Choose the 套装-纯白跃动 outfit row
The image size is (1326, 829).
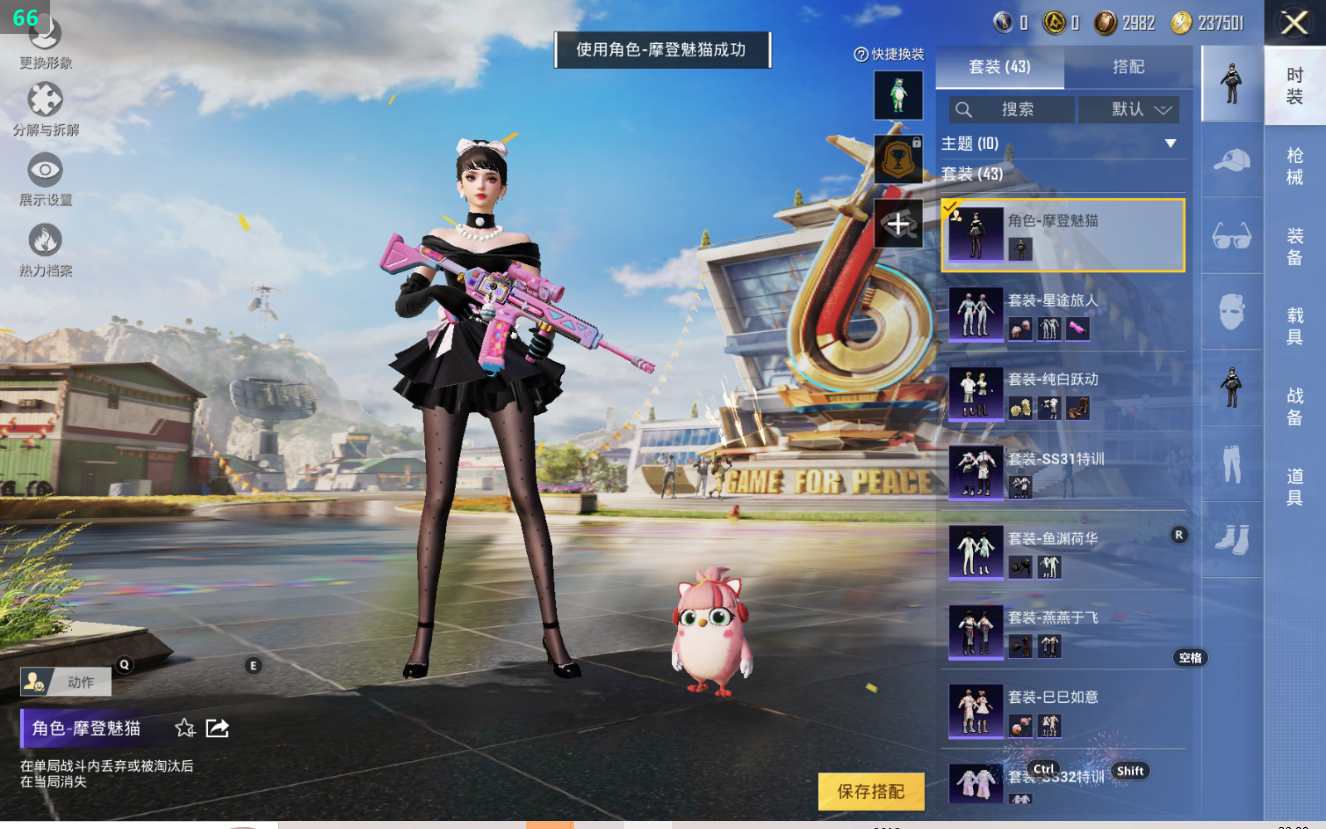point(1063,393)
